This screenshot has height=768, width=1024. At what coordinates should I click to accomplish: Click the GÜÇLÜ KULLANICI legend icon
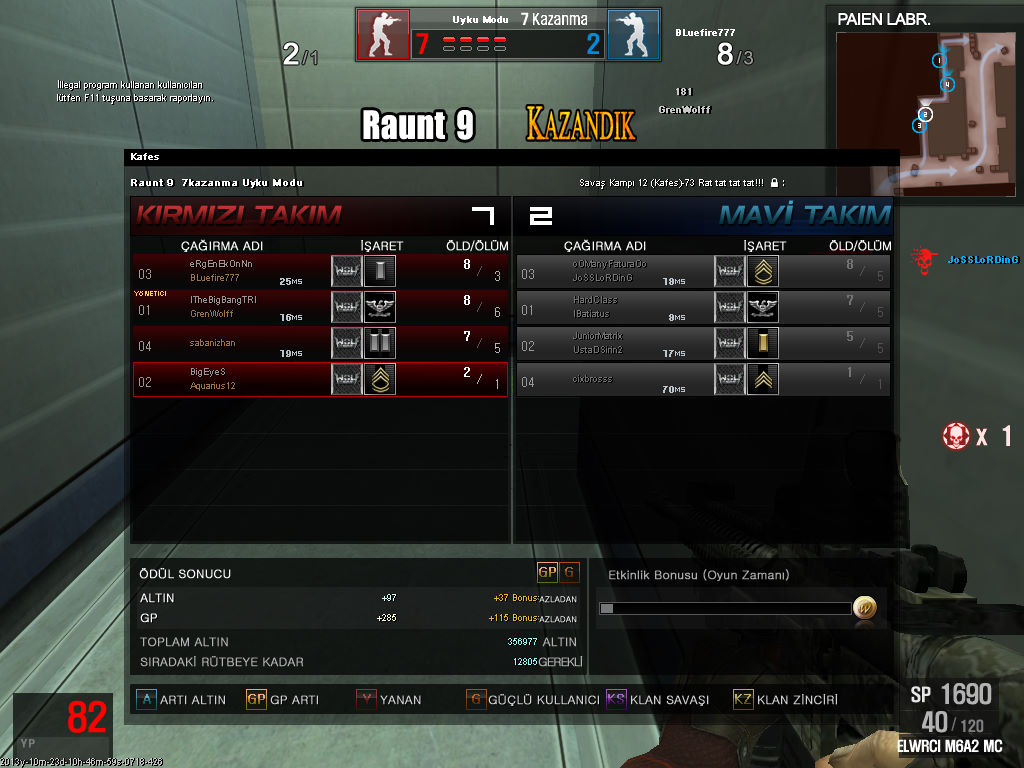click(x=476, y=699)
